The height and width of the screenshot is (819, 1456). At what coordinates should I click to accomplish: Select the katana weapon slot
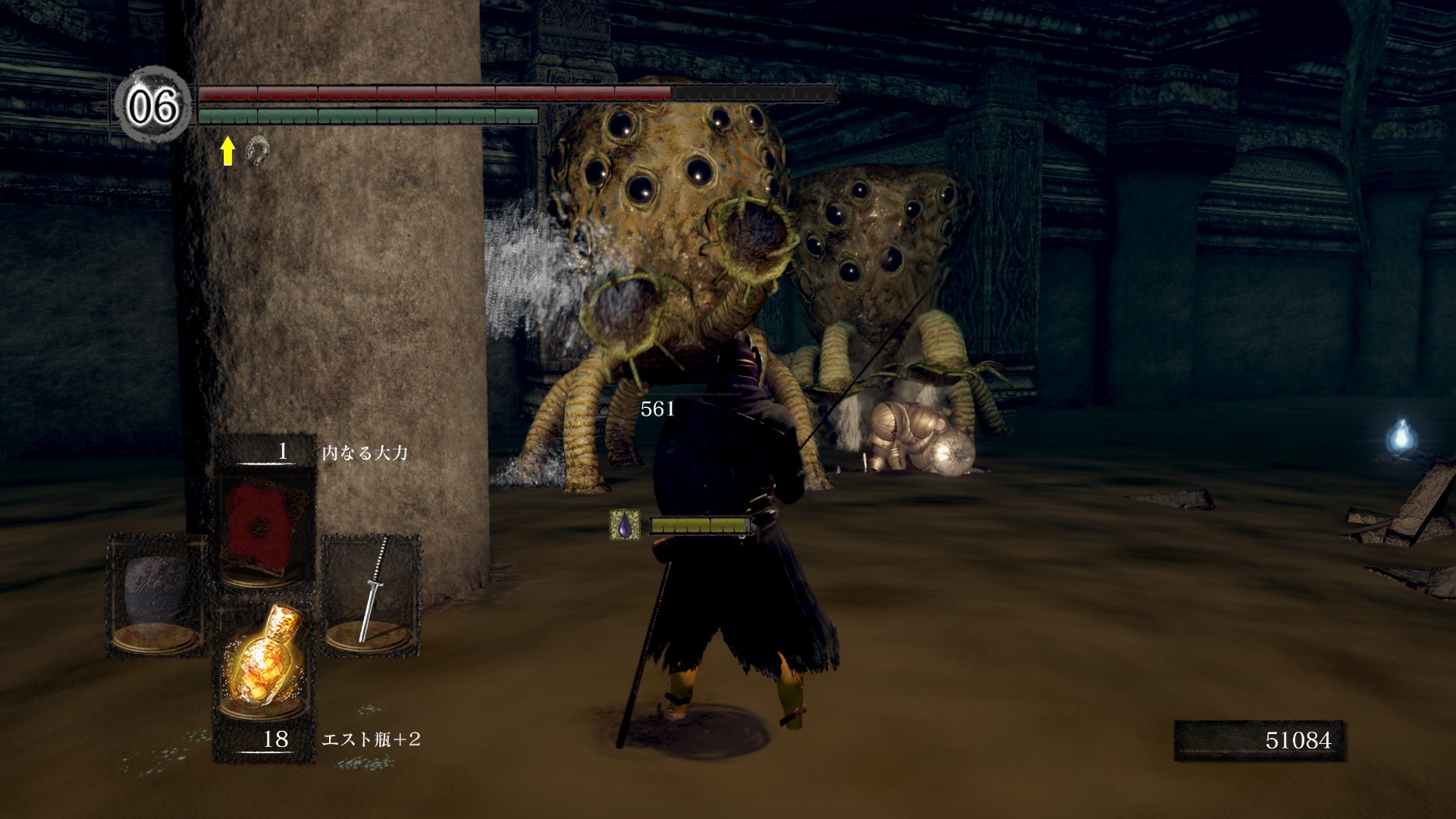coord(372,593)
